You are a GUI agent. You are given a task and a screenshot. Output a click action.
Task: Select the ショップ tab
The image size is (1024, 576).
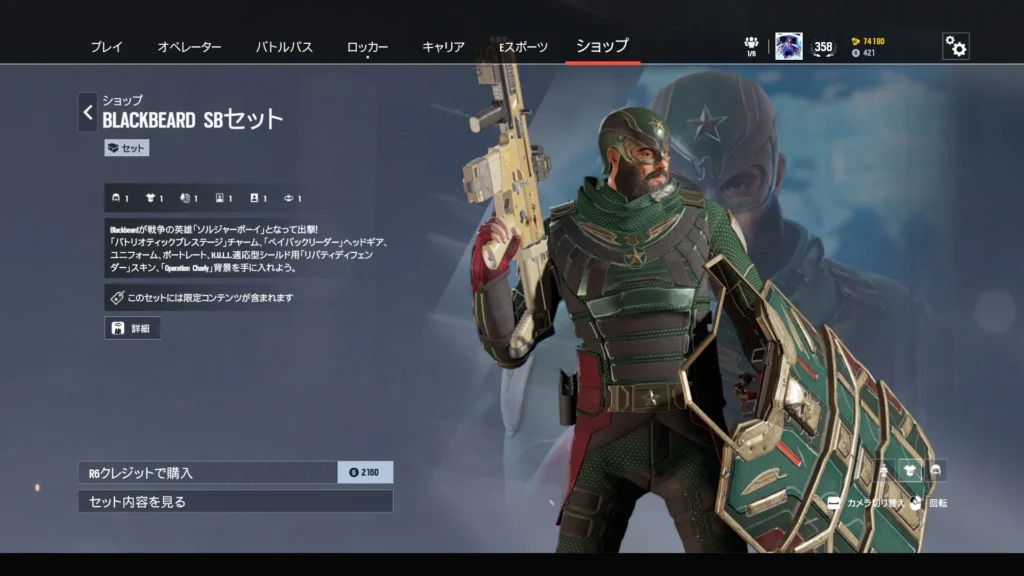(x=602, y=46)
